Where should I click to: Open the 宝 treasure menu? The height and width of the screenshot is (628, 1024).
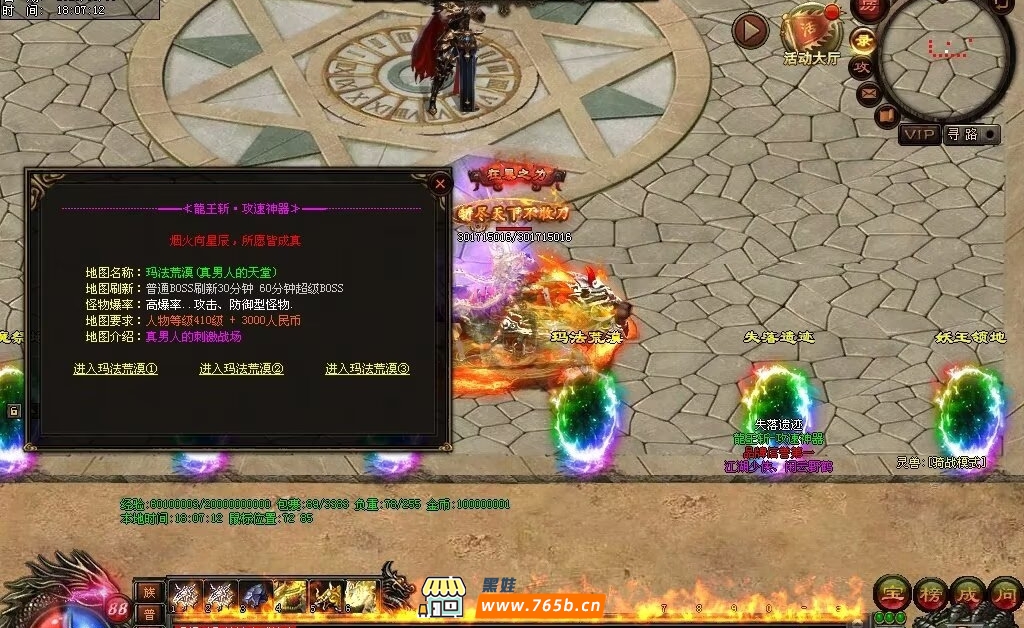pyautogui.click(x=890, y=592)
